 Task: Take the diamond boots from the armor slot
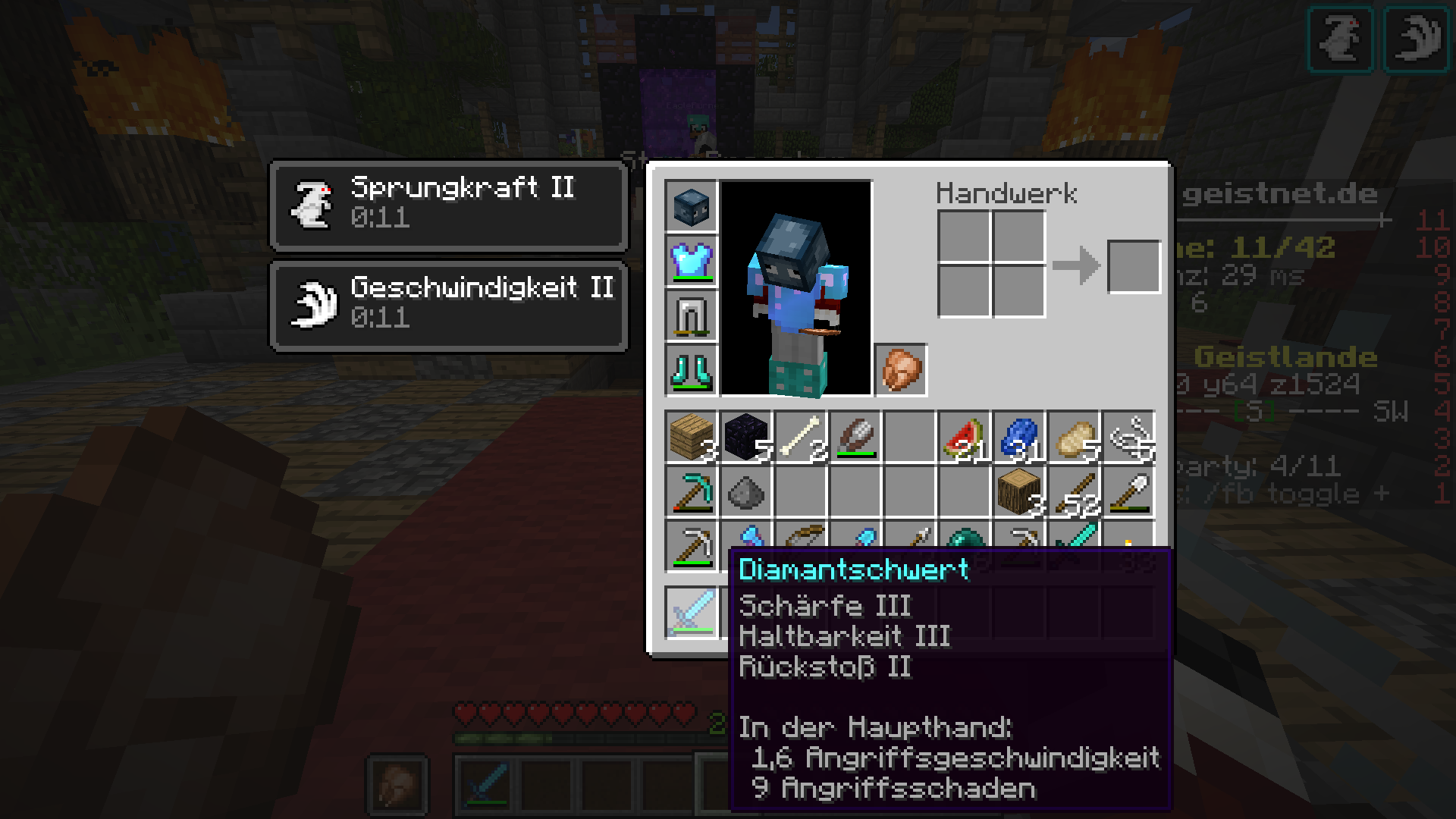691,370
